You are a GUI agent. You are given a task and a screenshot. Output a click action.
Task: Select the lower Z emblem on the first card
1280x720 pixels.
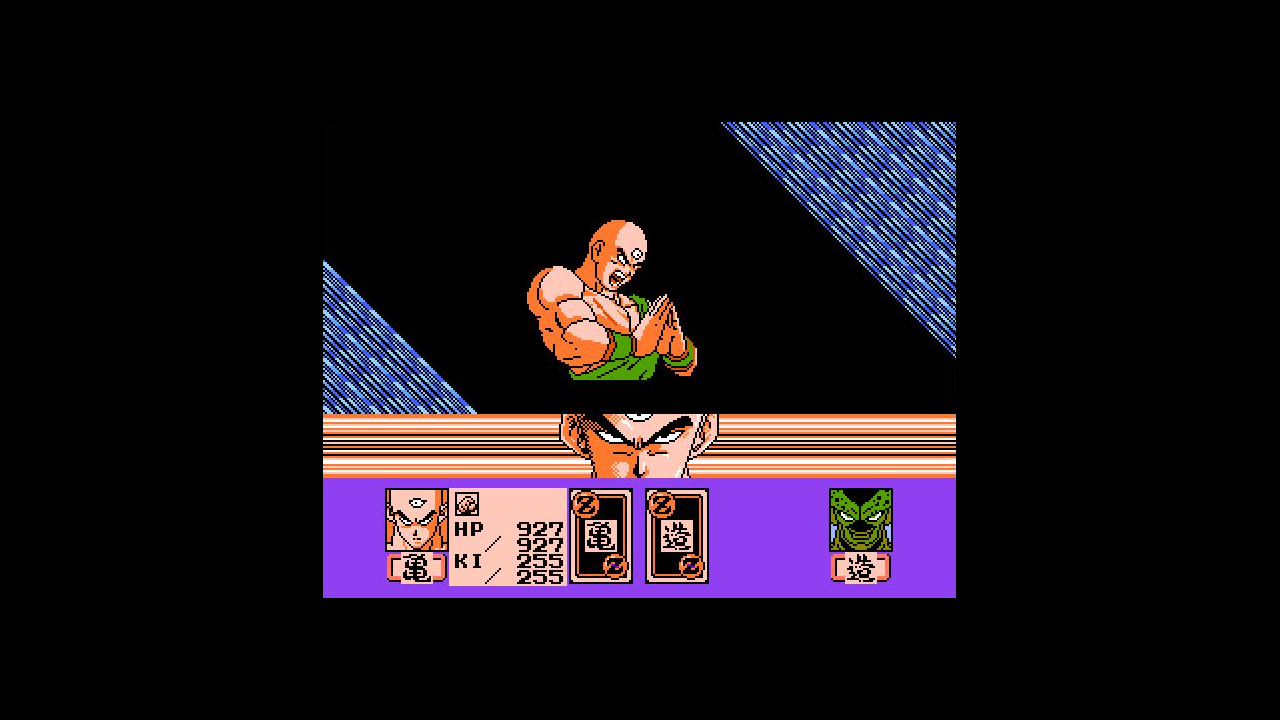[x=617, y=567]
